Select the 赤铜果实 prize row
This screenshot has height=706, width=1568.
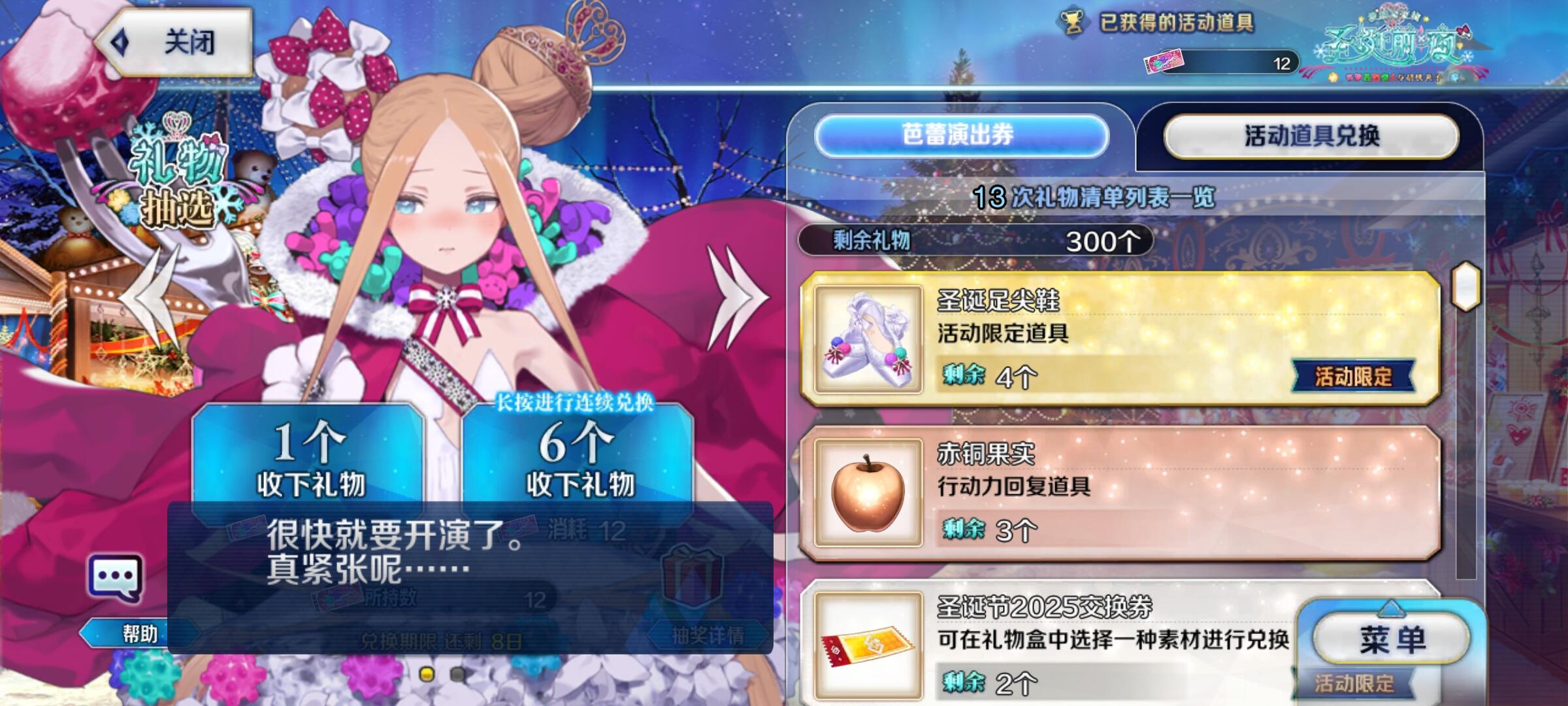point(1120,492)
